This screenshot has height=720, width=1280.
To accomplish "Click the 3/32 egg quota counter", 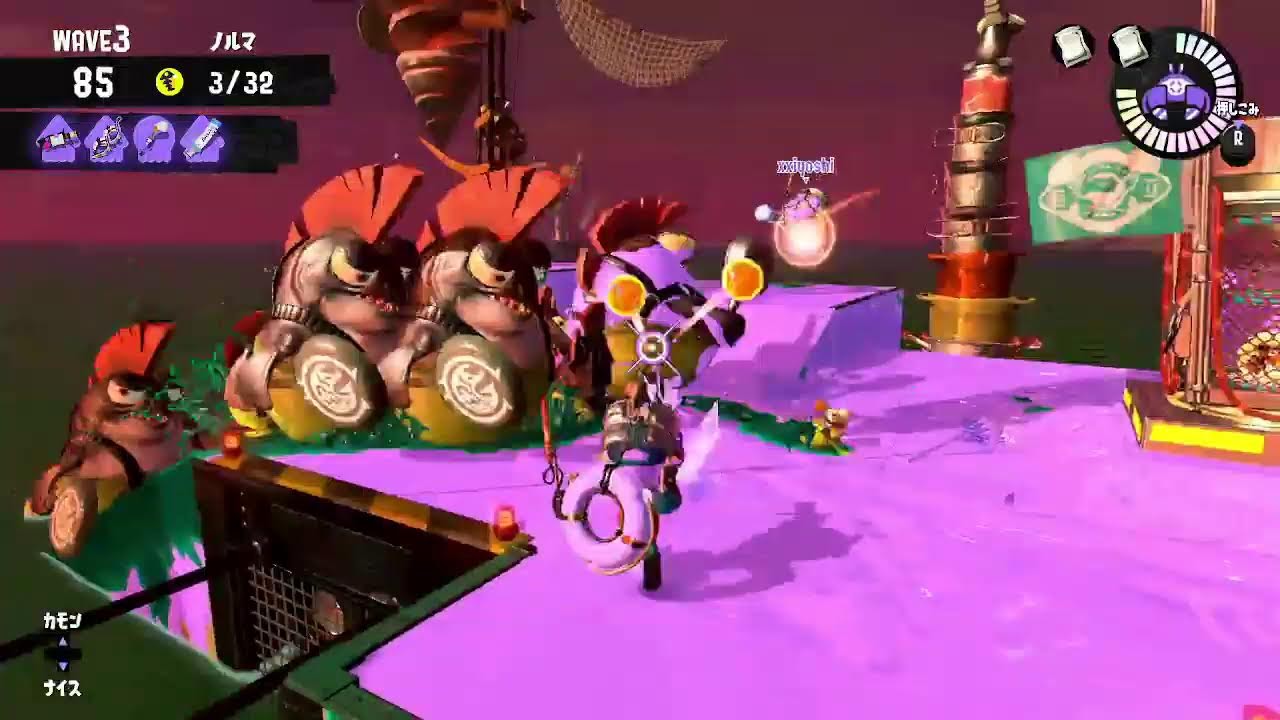I will [x=241, y=81].
